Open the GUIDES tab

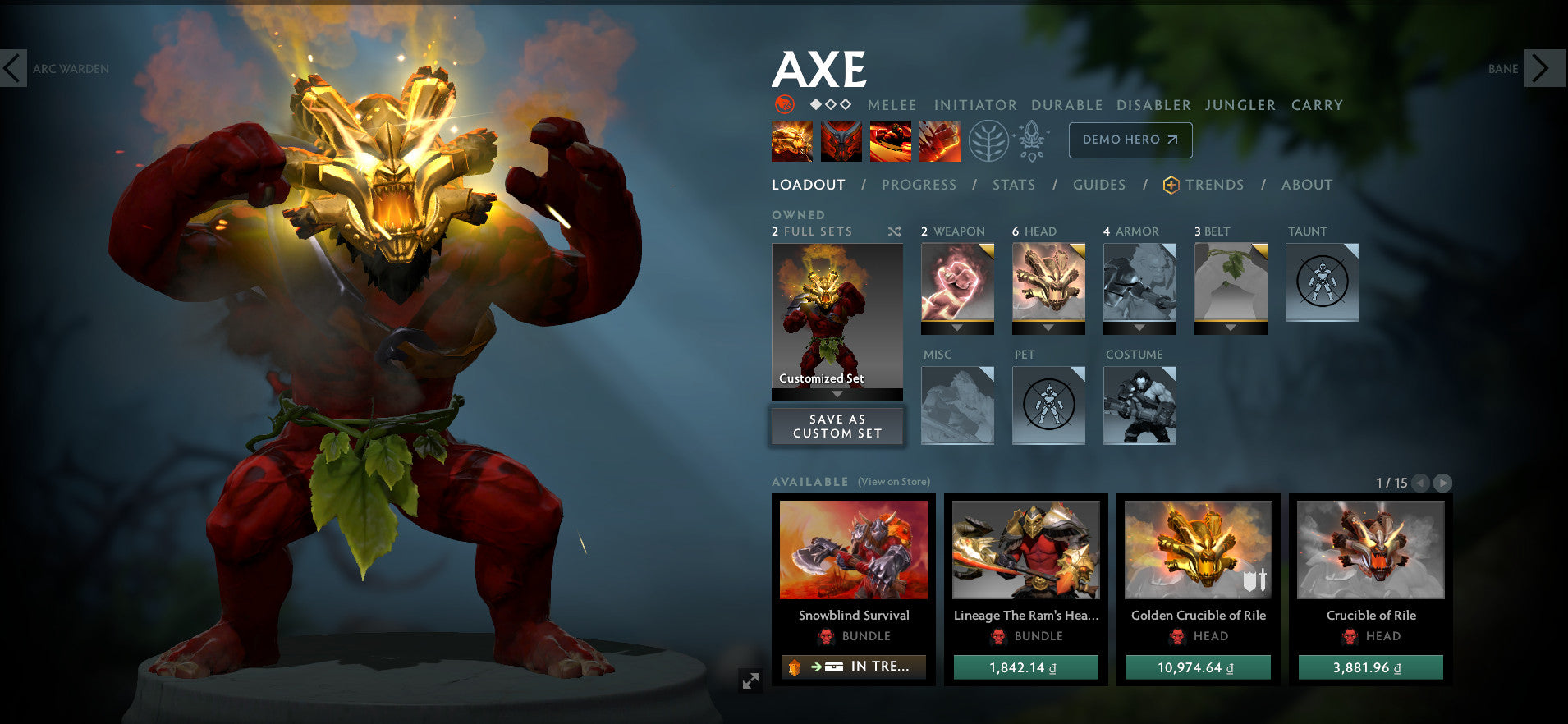coord(1098,185)
